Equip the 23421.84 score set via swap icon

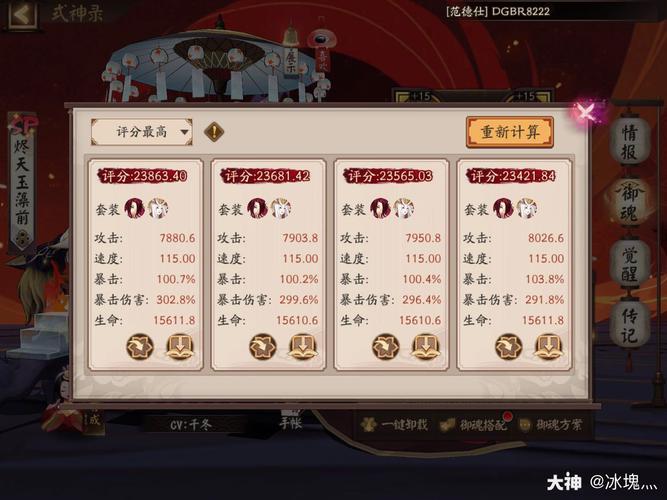(x=508, y=347)
